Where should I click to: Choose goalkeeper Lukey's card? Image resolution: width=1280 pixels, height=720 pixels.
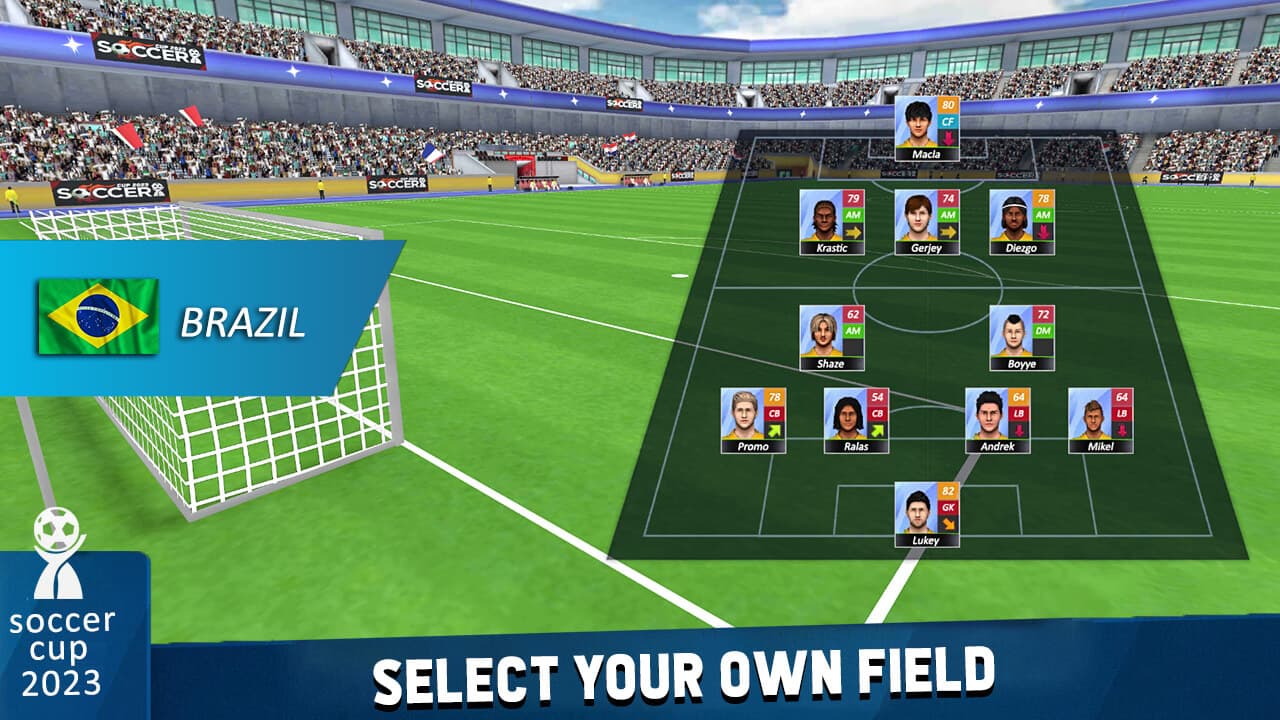(x=926, y=514)
